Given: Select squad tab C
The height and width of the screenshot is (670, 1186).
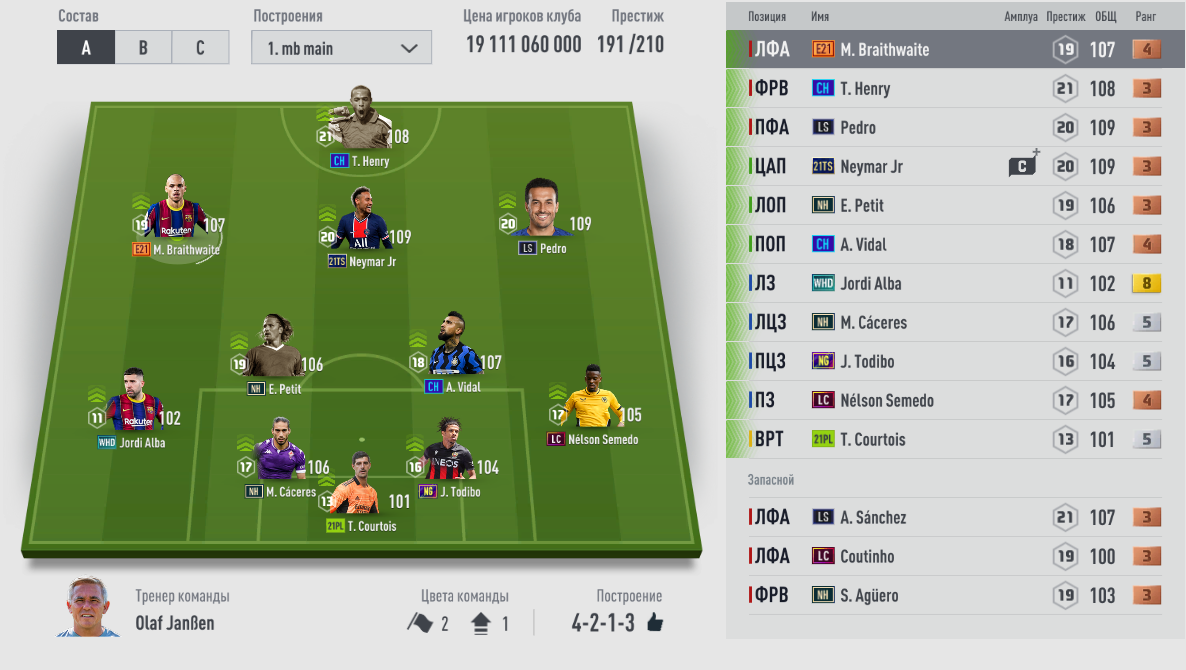Looking at the screenshot, I should point(200,48).
